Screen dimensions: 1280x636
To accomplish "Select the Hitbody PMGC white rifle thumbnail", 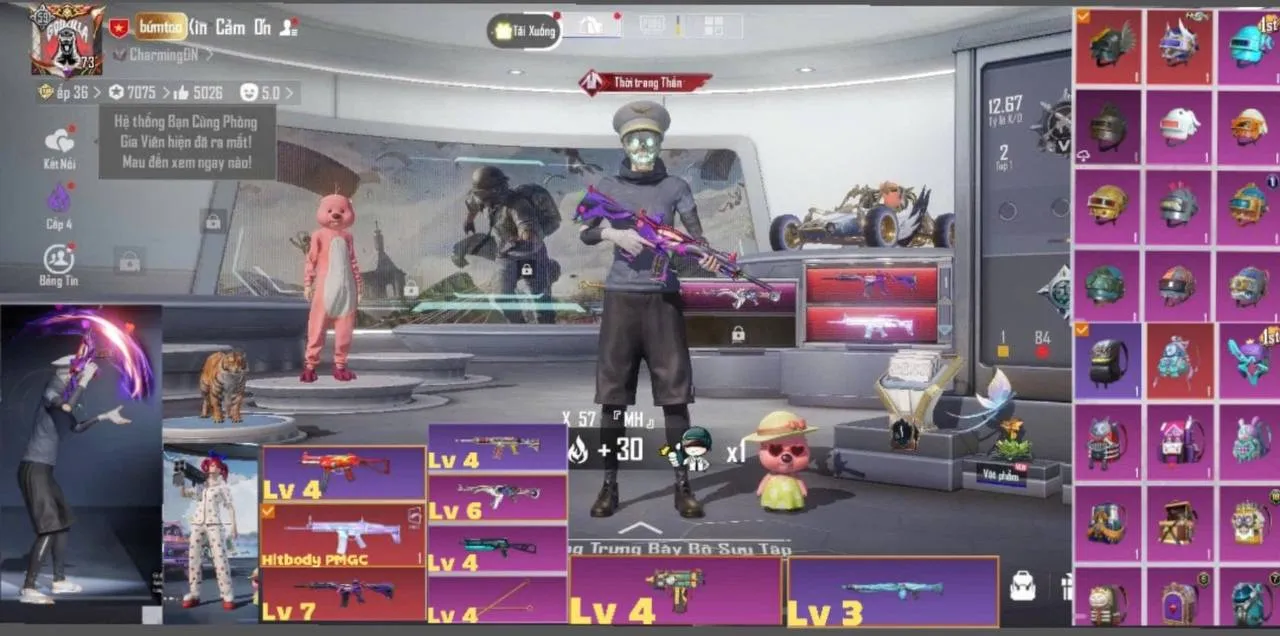I will click(342, 535).
